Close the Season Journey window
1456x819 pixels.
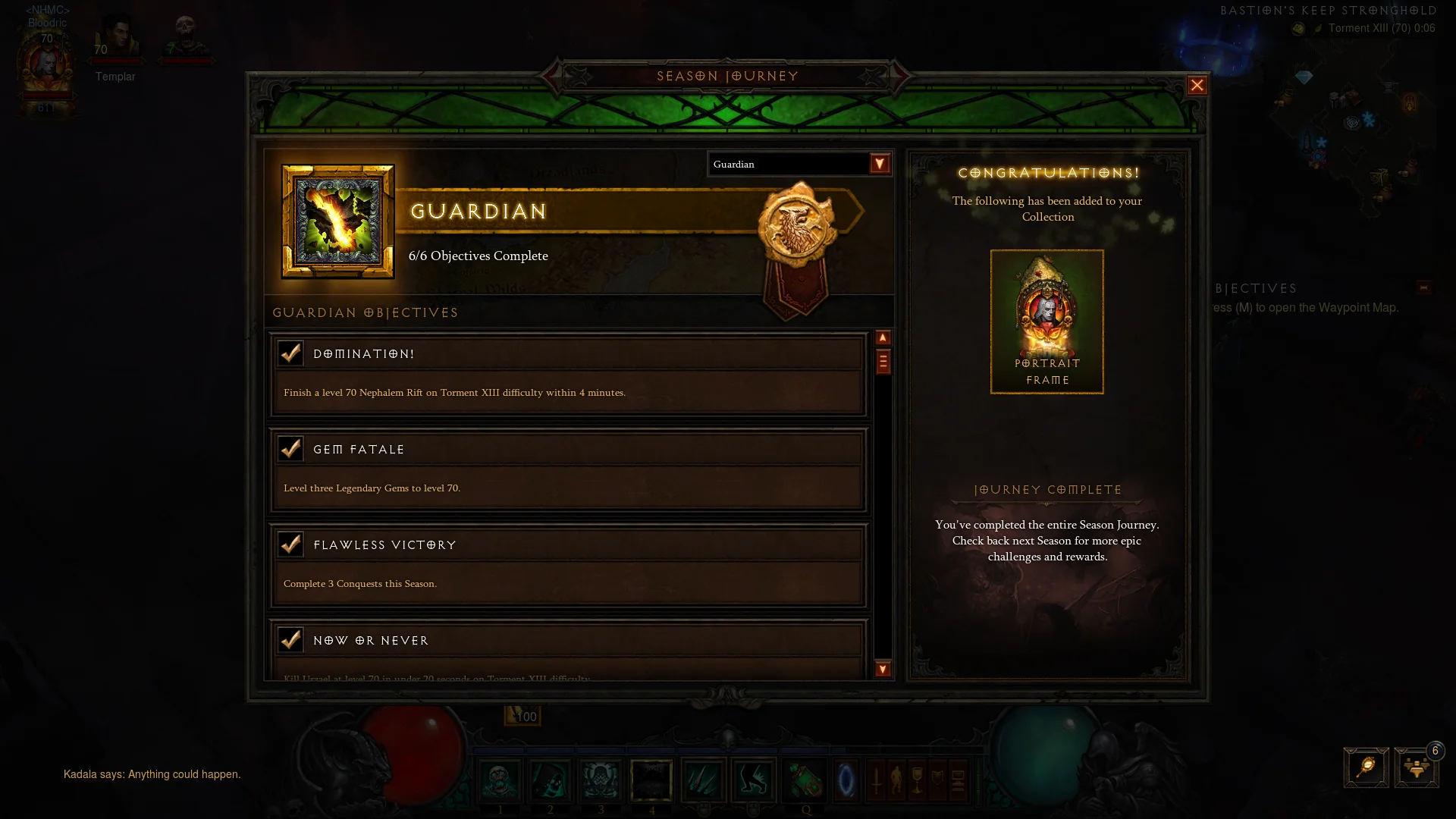(1197, 86)
